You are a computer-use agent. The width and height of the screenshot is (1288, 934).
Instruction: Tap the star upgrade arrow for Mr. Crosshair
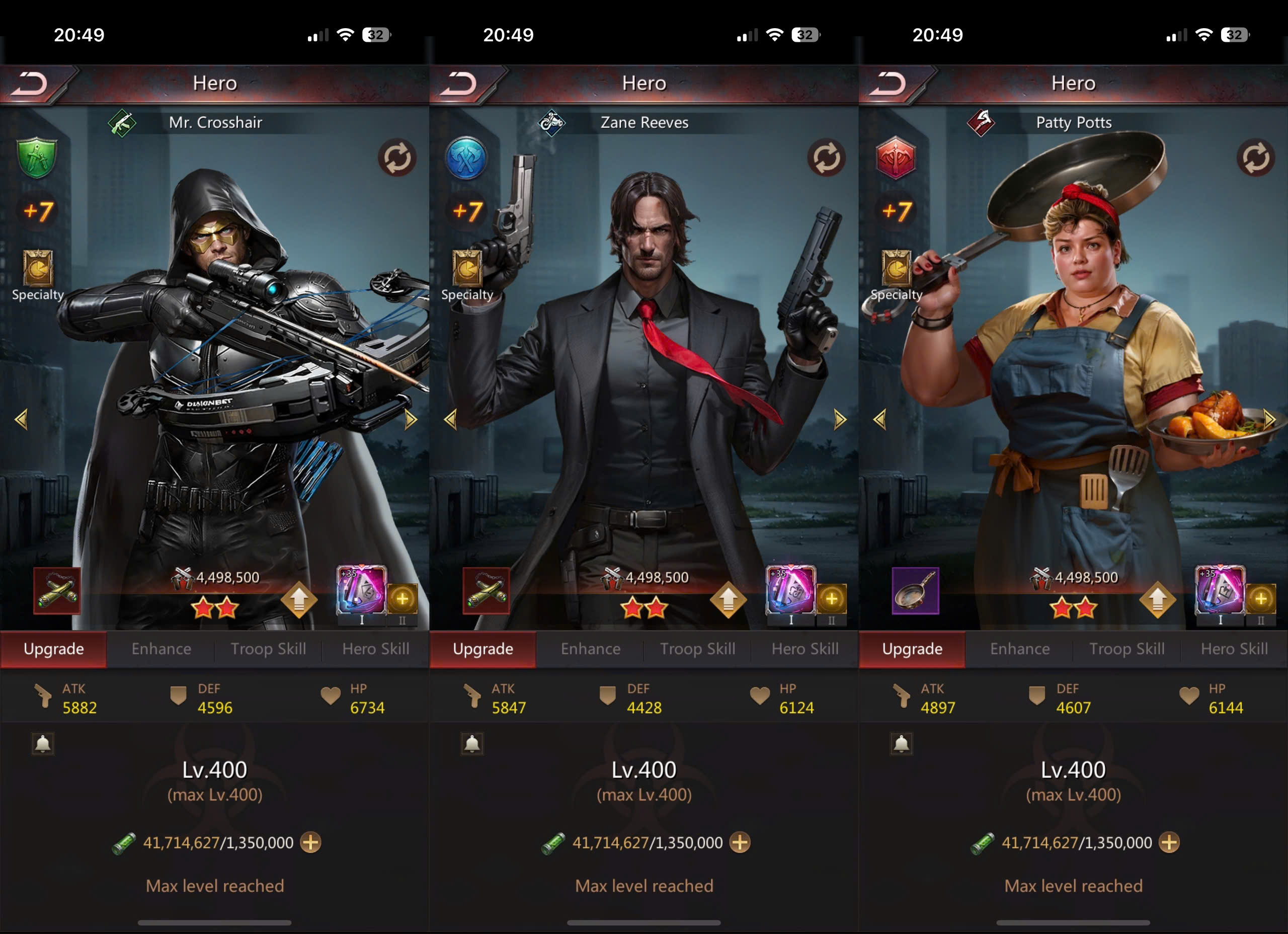coord(299,599)
